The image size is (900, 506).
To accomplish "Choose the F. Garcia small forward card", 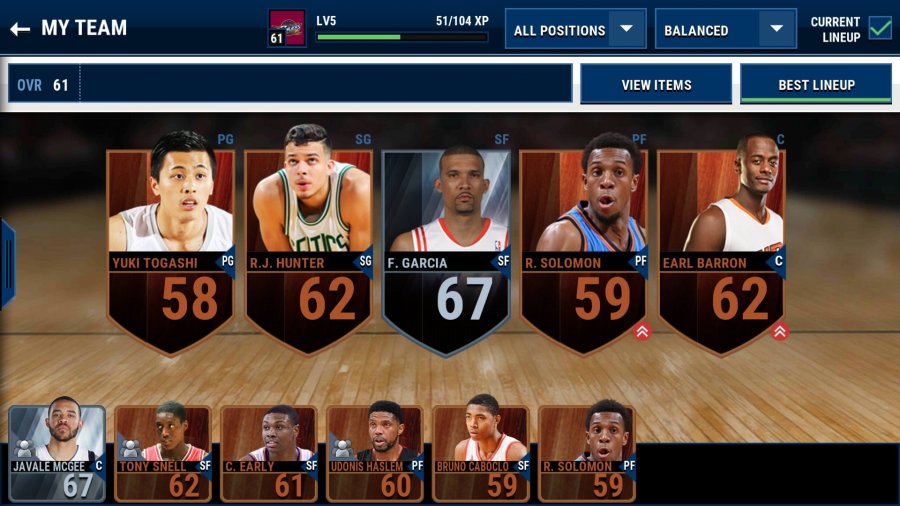I will pyautogui.click(x=446, y=240).
